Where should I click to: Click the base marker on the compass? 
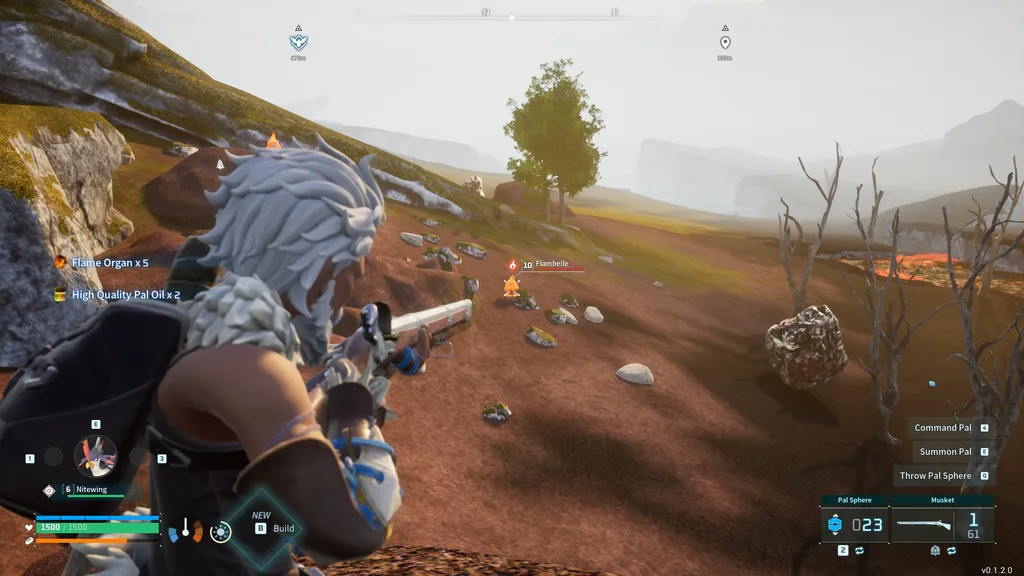pos(298,42)
